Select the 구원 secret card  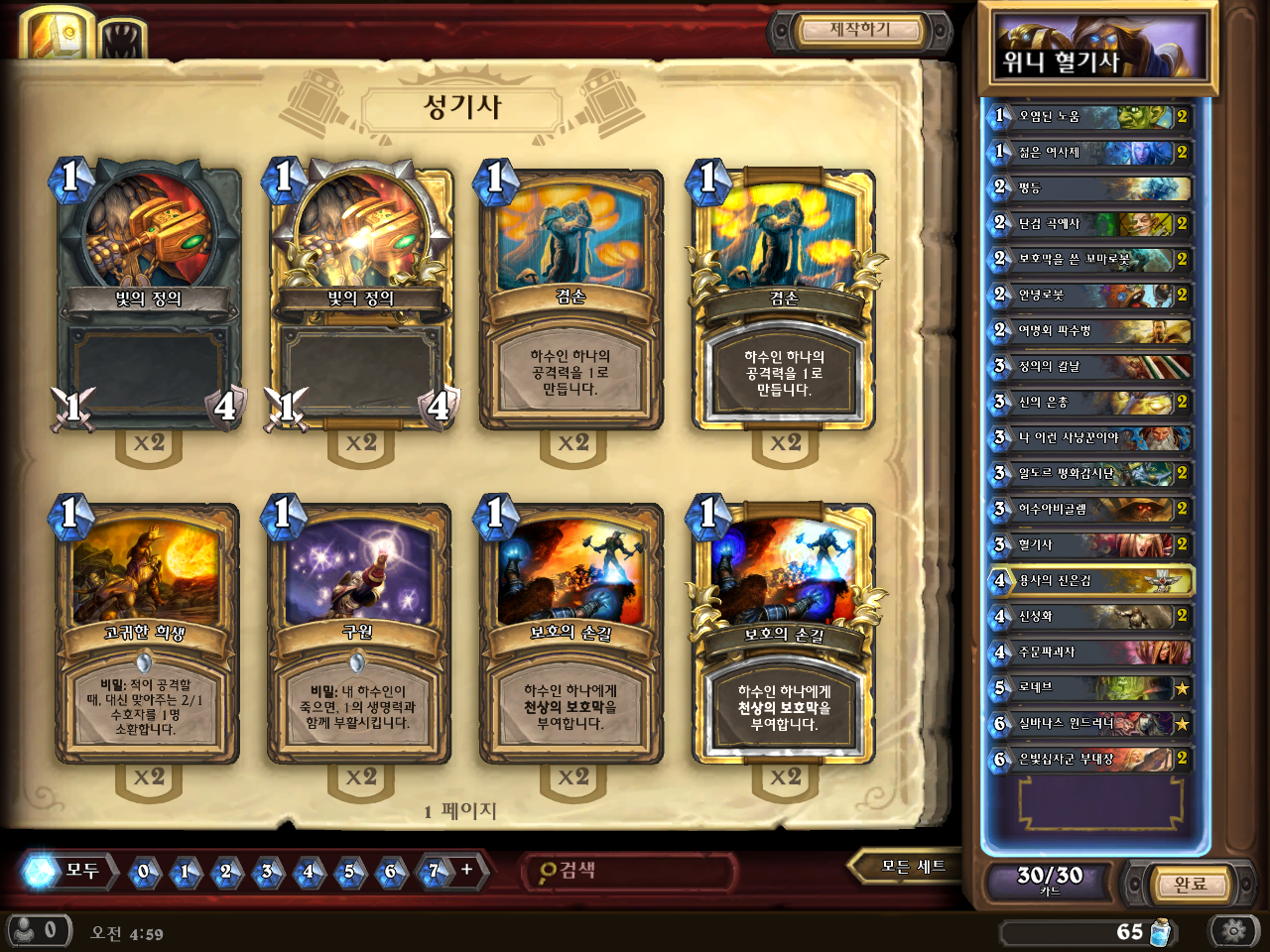coord(358,633)
